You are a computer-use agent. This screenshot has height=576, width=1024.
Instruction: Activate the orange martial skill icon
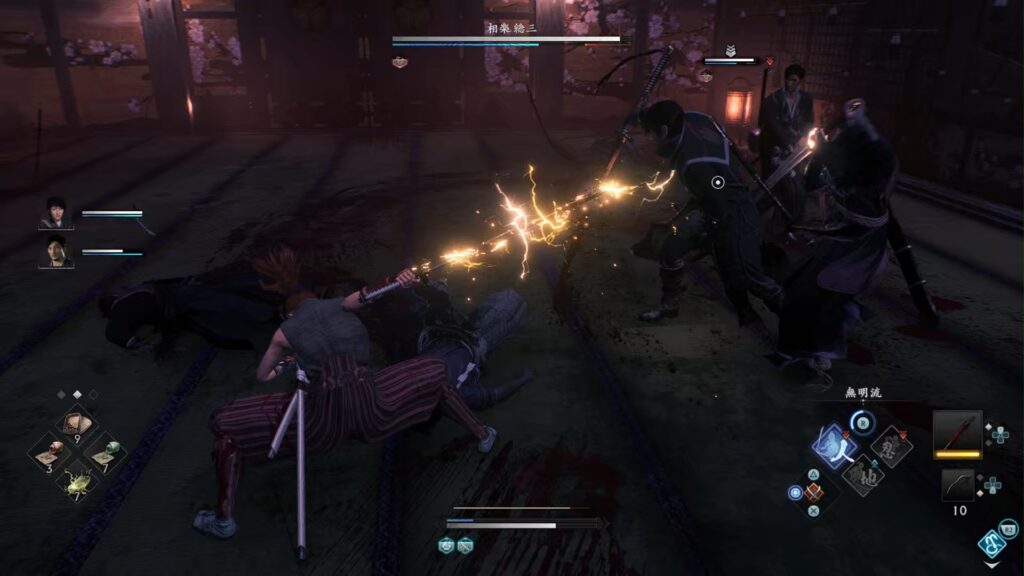(x=813, y=492)
